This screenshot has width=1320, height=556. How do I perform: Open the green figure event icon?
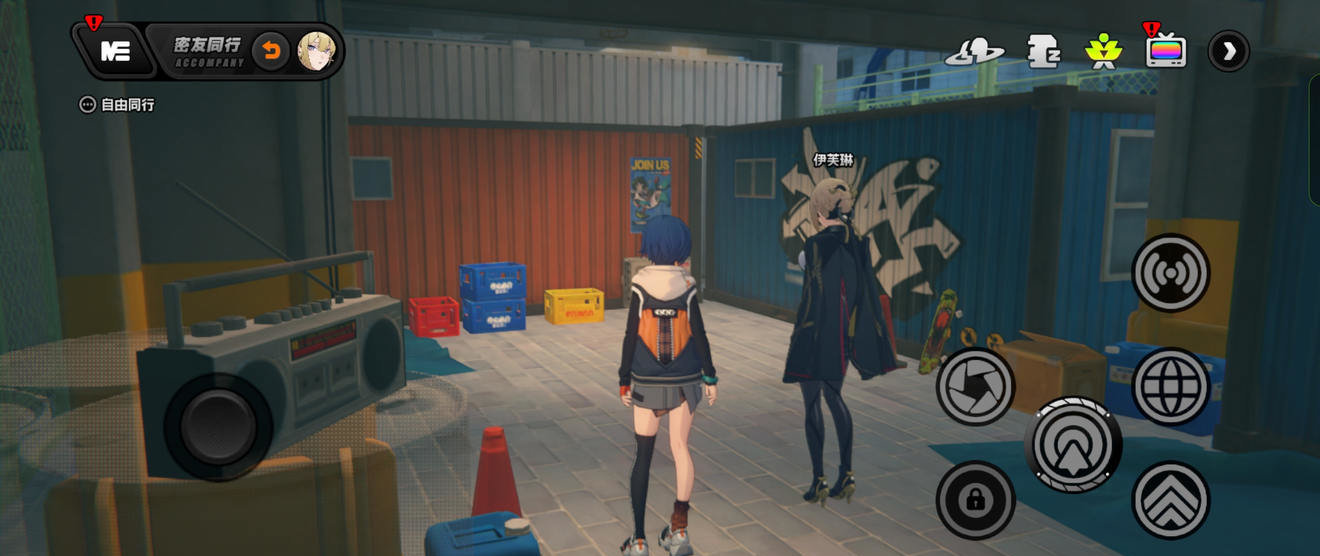coord(1103,51)
